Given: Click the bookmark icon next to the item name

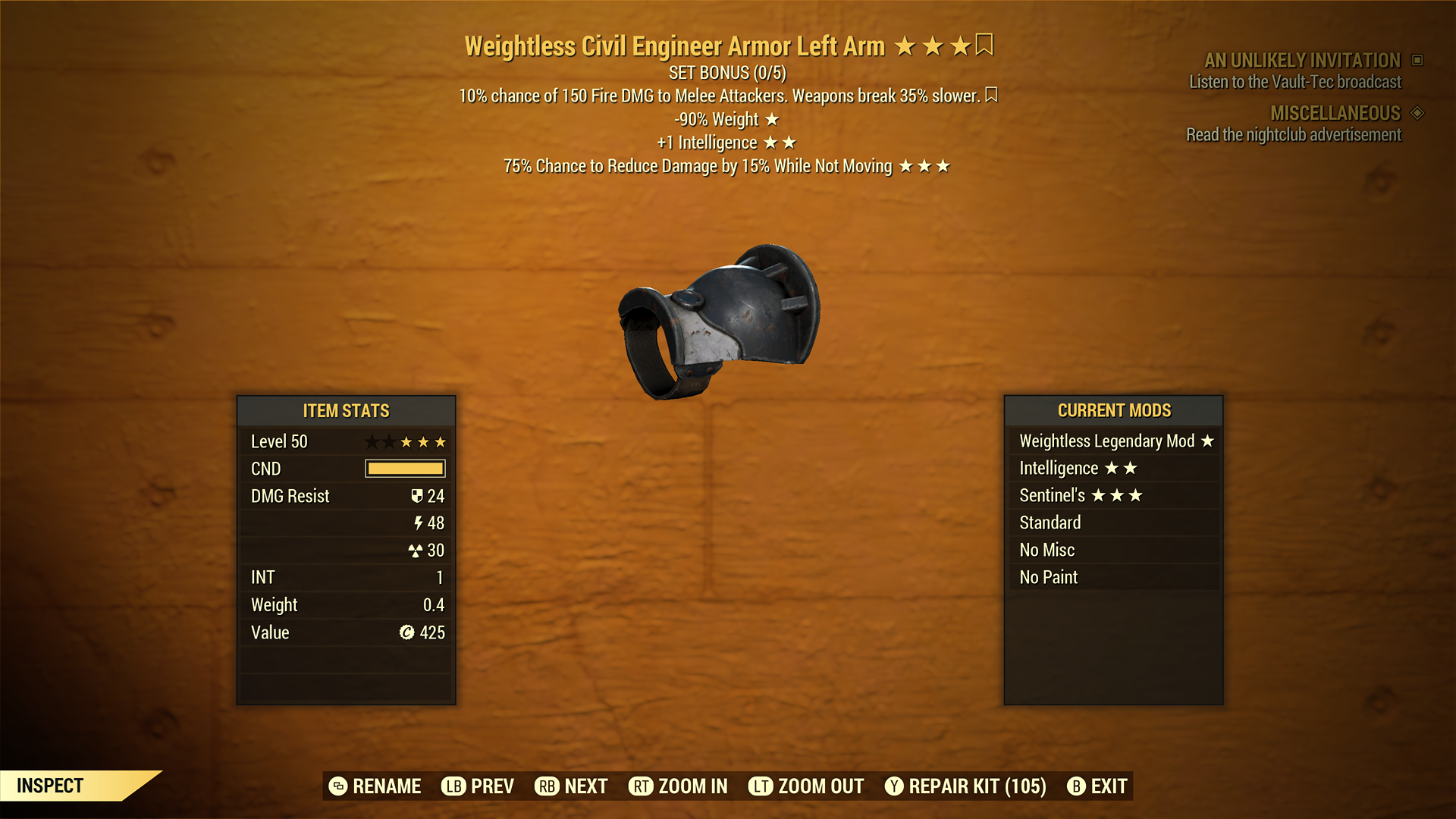Looking at the screenshot, I should (984, 45).
